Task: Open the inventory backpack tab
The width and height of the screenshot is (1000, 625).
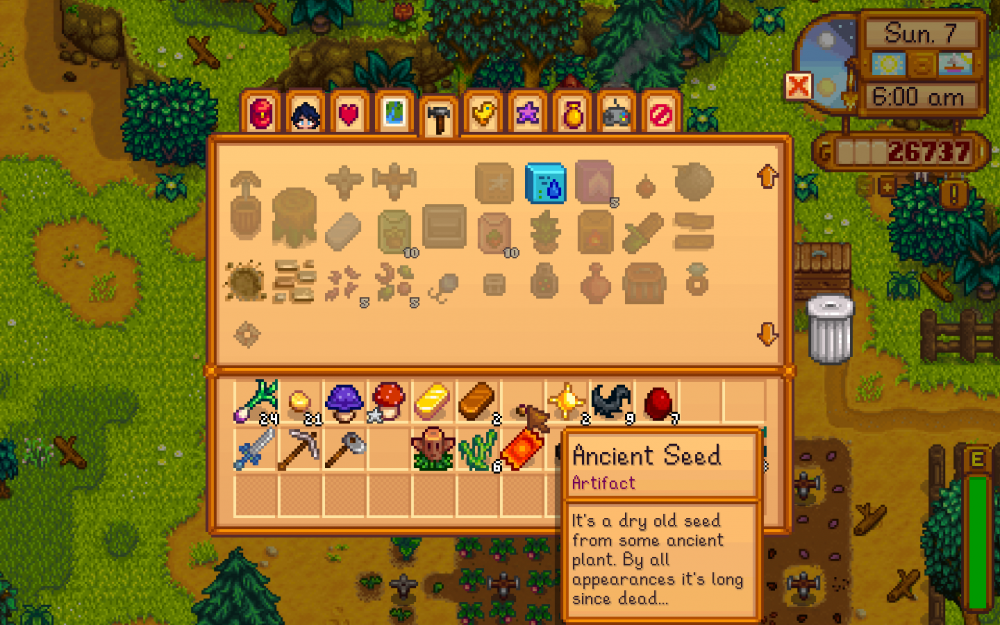Action: pyautogui.click(x=260, y=114)
